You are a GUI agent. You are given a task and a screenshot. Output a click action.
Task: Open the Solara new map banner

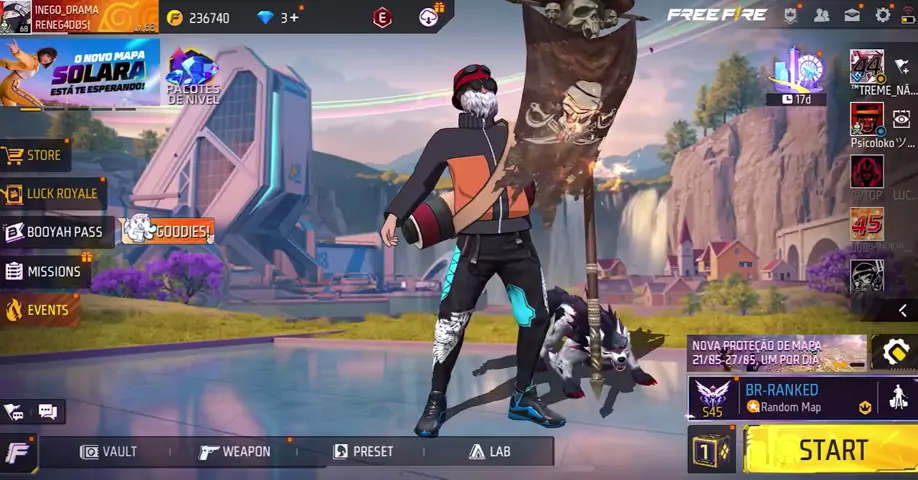(x=80, y=71)
